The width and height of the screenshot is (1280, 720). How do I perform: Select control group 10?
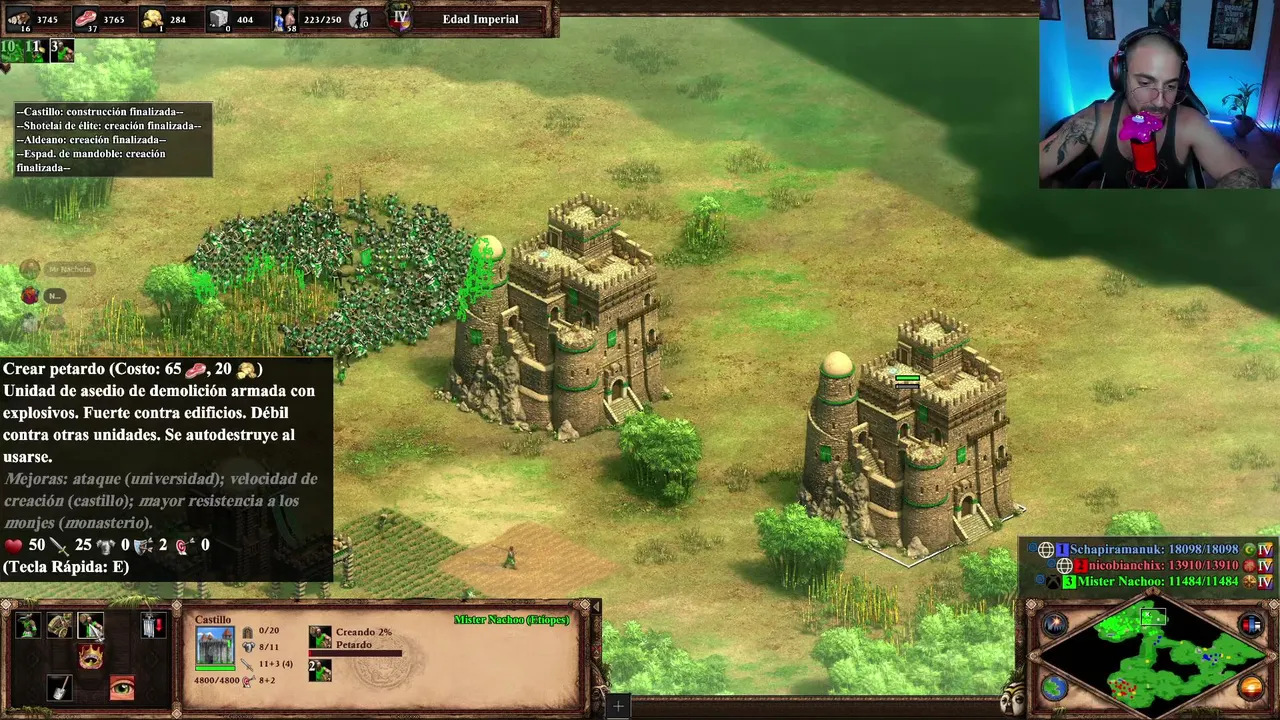tap(12, 50)
